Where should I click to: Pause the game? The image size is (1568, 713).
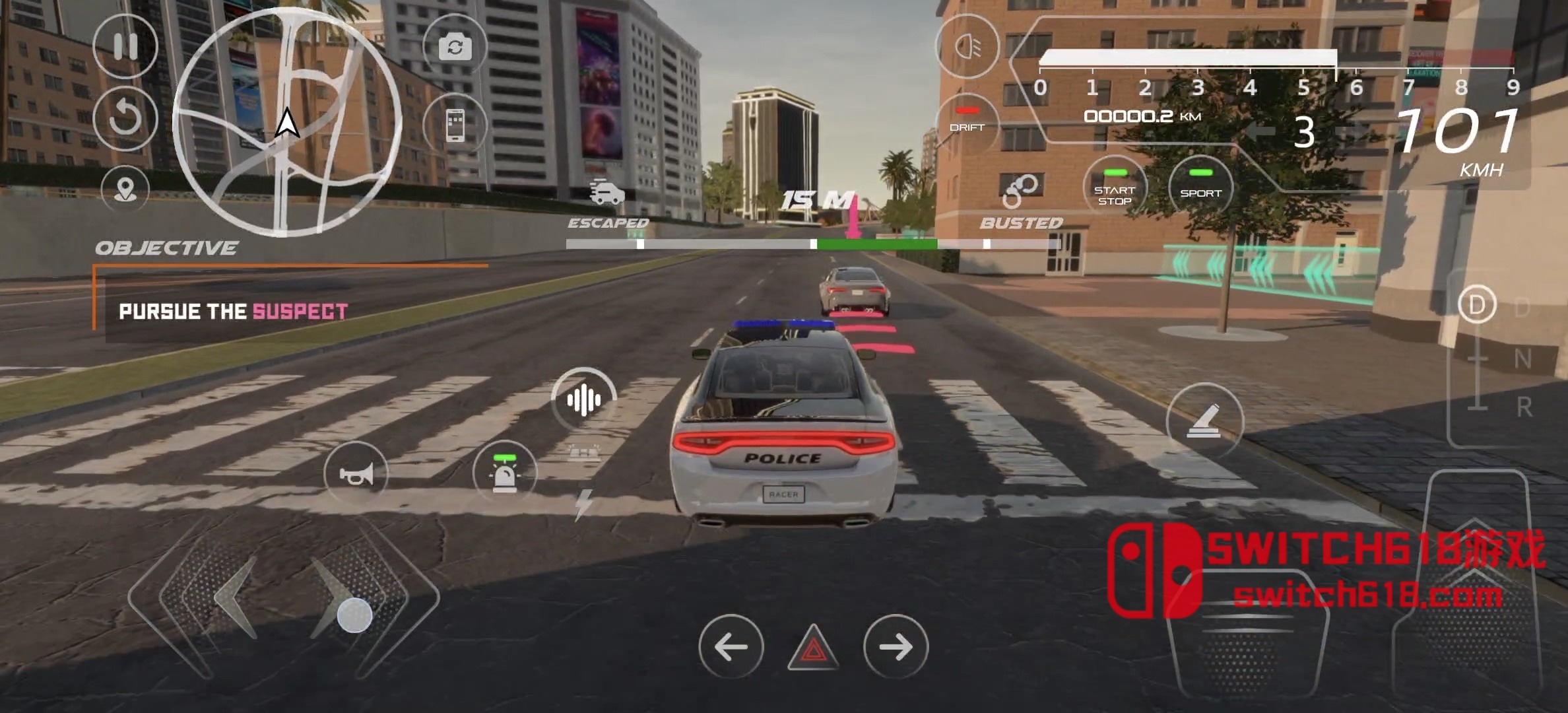(x=125, y=47)
